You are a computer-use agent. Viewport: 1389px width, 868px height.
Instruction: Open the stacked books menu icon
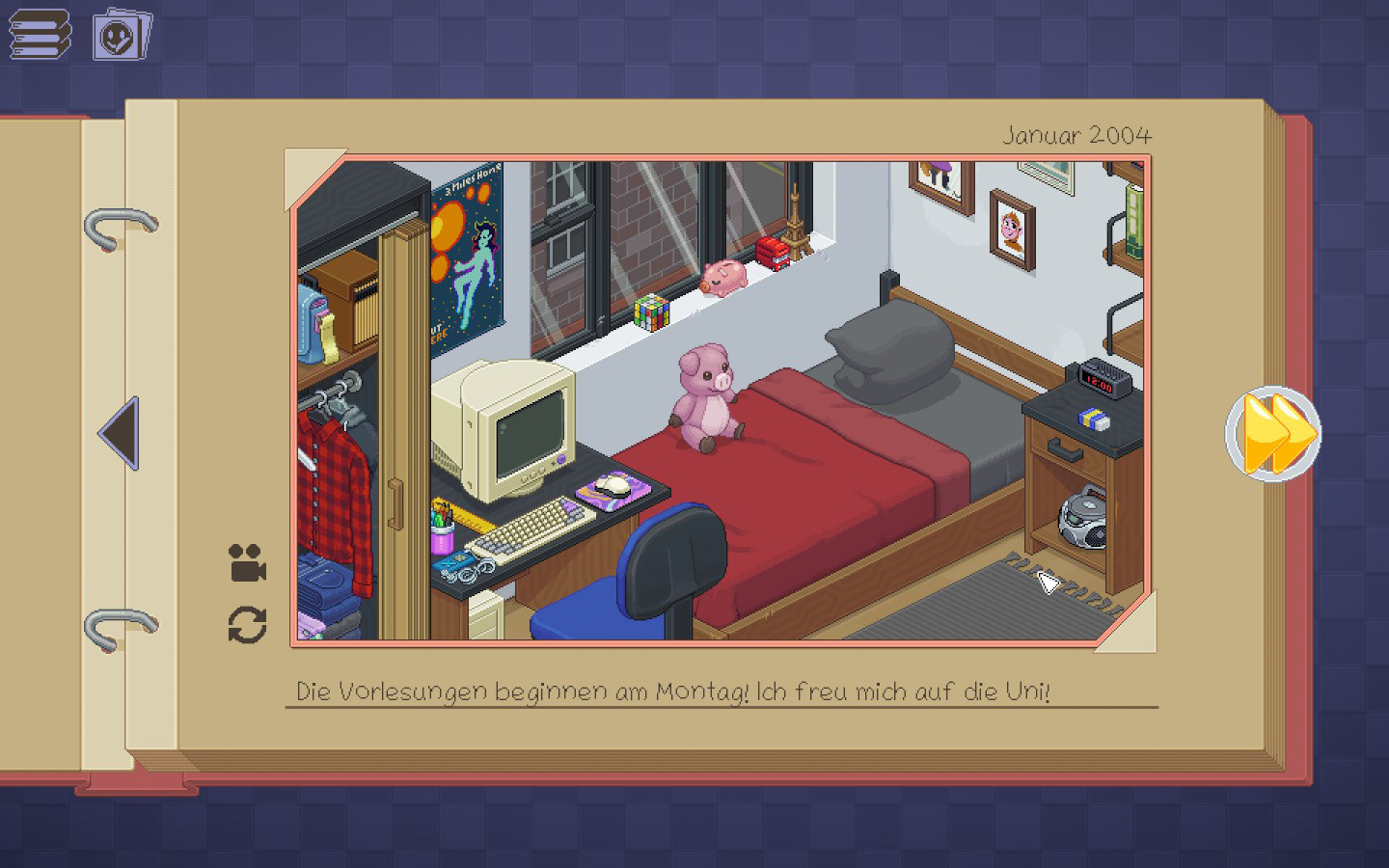(41, 35)
